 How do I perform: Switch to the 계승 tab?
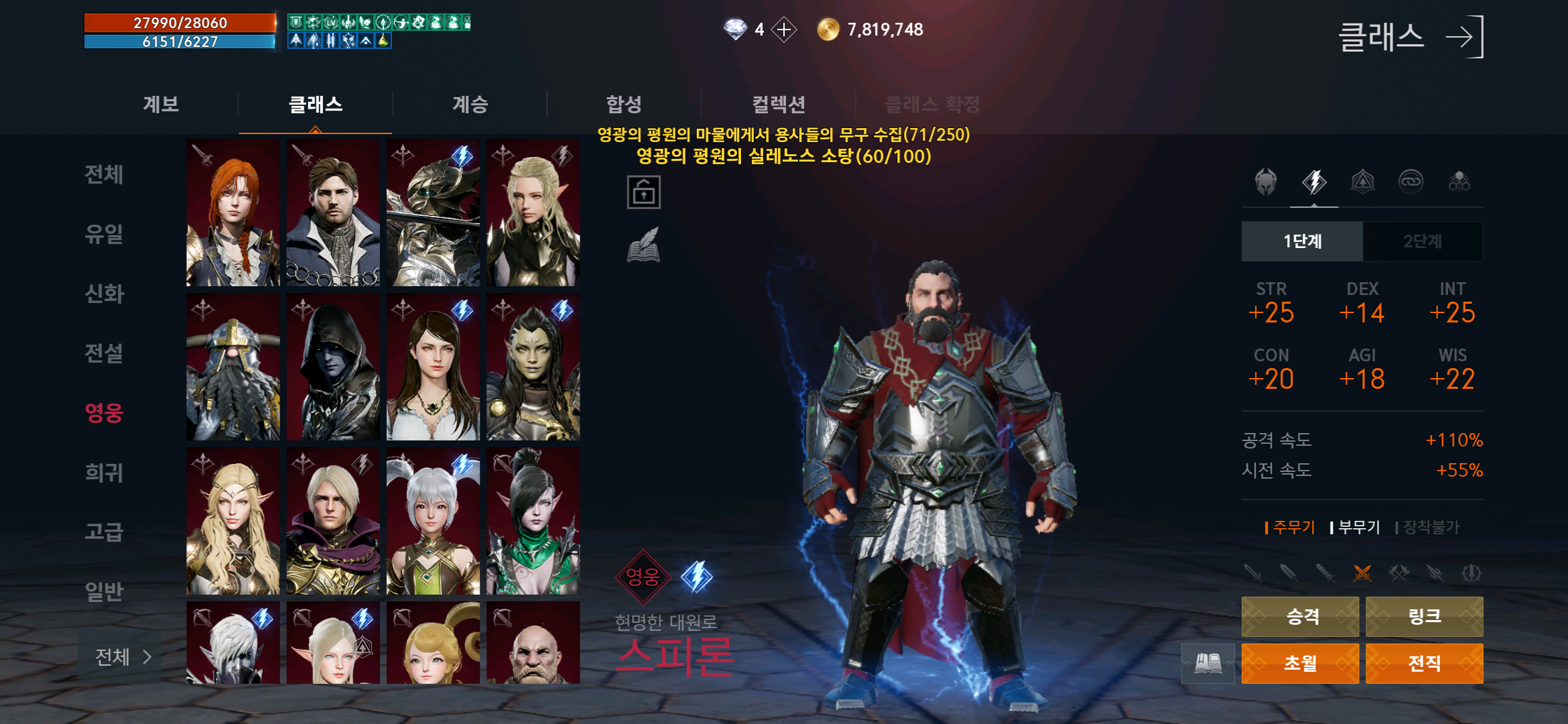(x=469, y=104)
